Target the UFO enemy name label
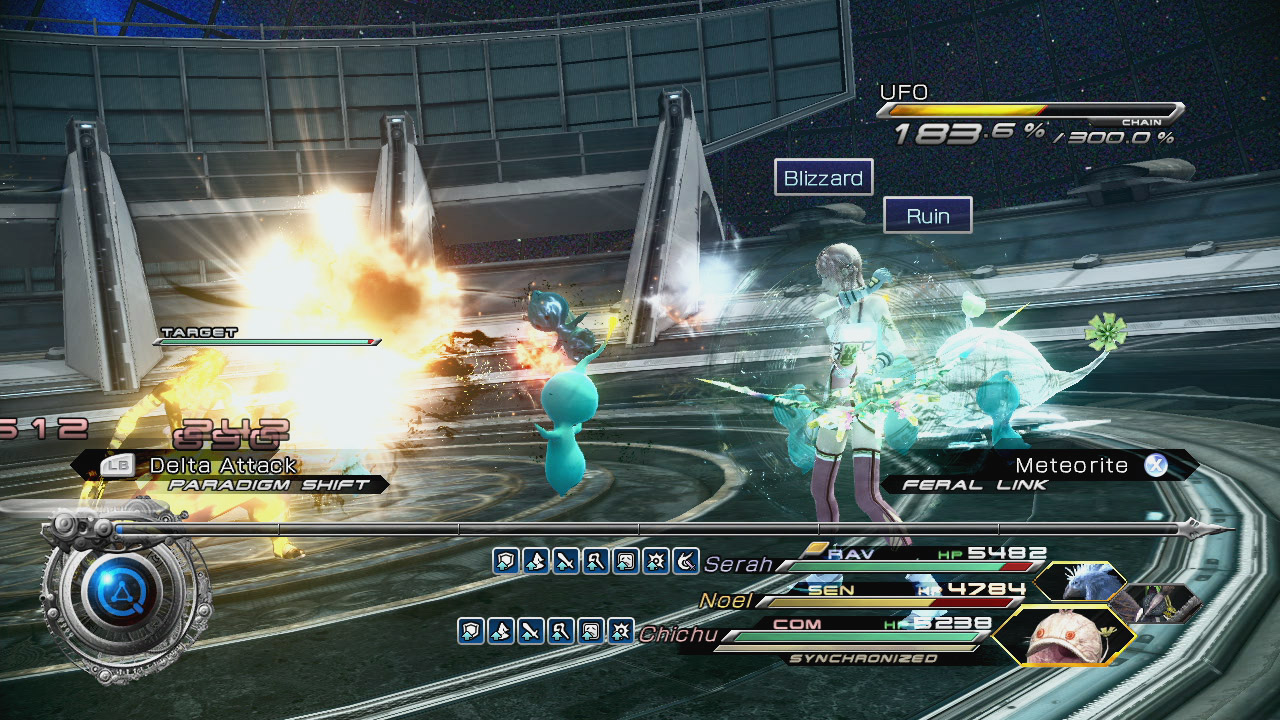The height and width of the screenshot is (720, 1280). pyautogui.click(x=903, y=92)
